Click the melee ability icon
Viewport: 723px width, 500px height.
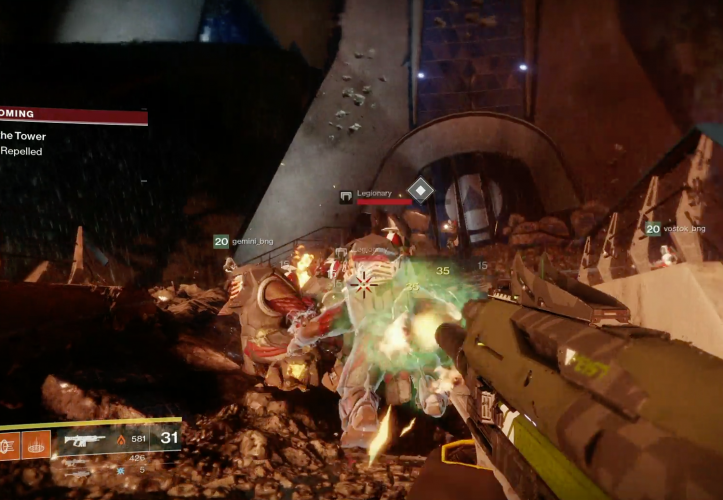[36, 444]
